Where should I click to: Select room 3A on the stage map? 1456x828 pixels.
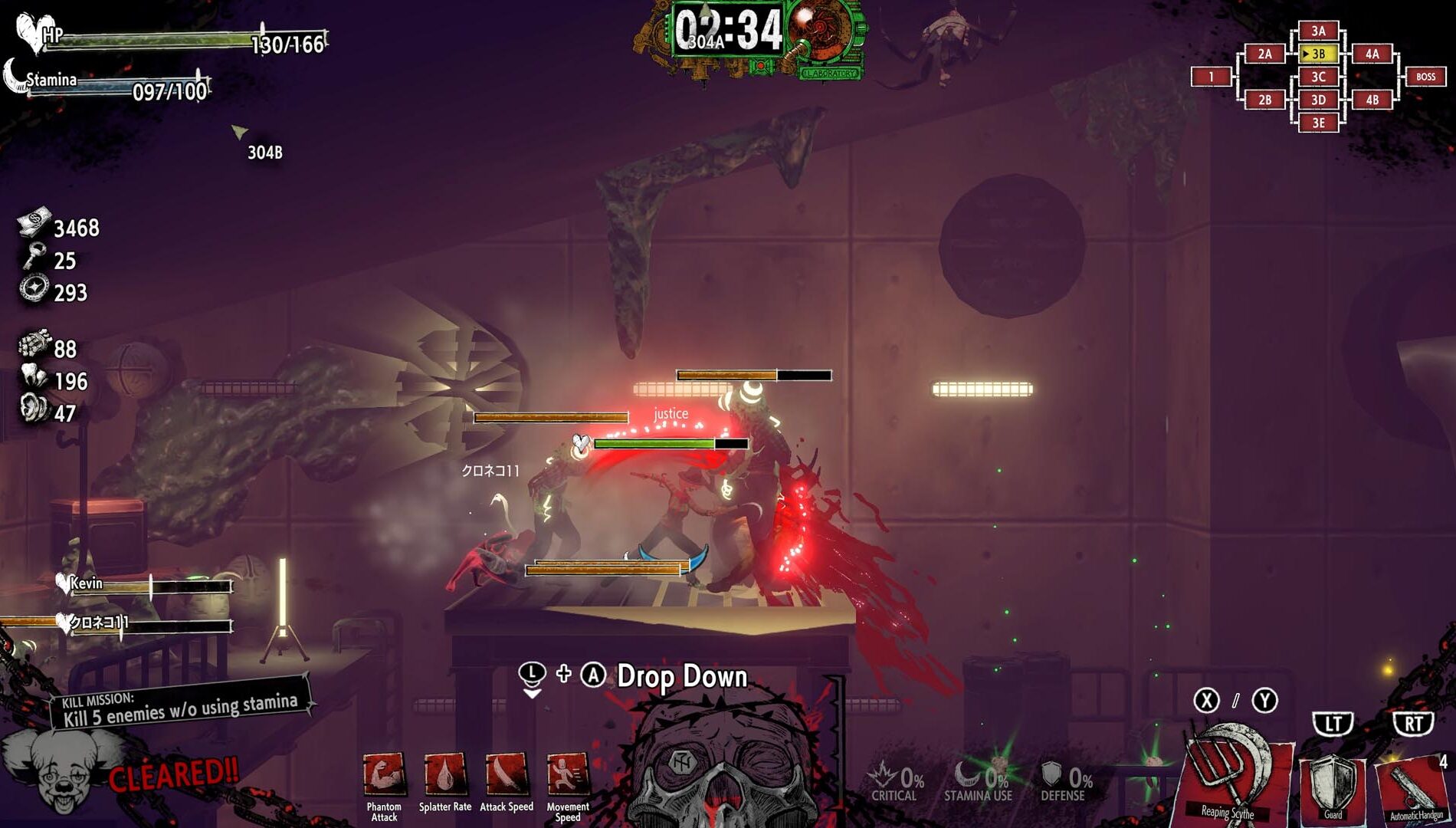coord(1318,31)
